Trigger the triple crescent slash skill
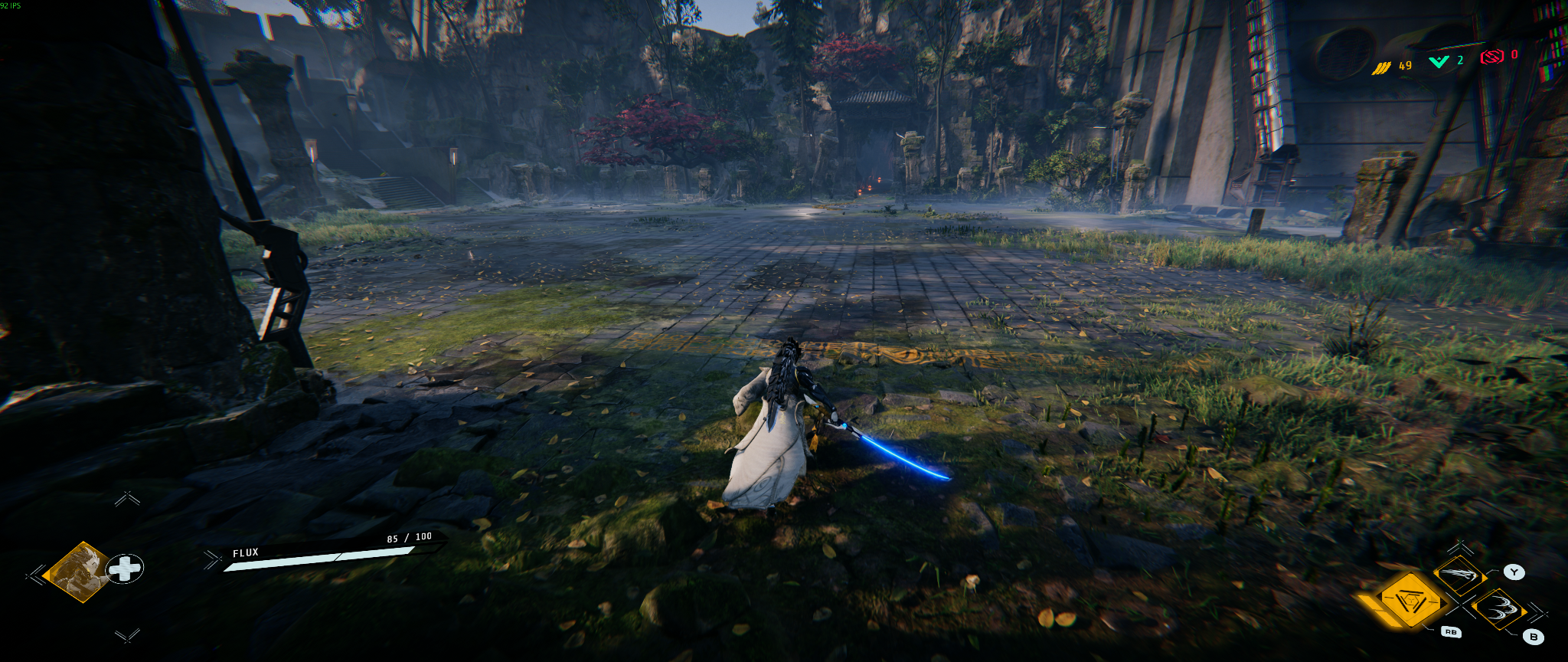 click(1498, 610)
